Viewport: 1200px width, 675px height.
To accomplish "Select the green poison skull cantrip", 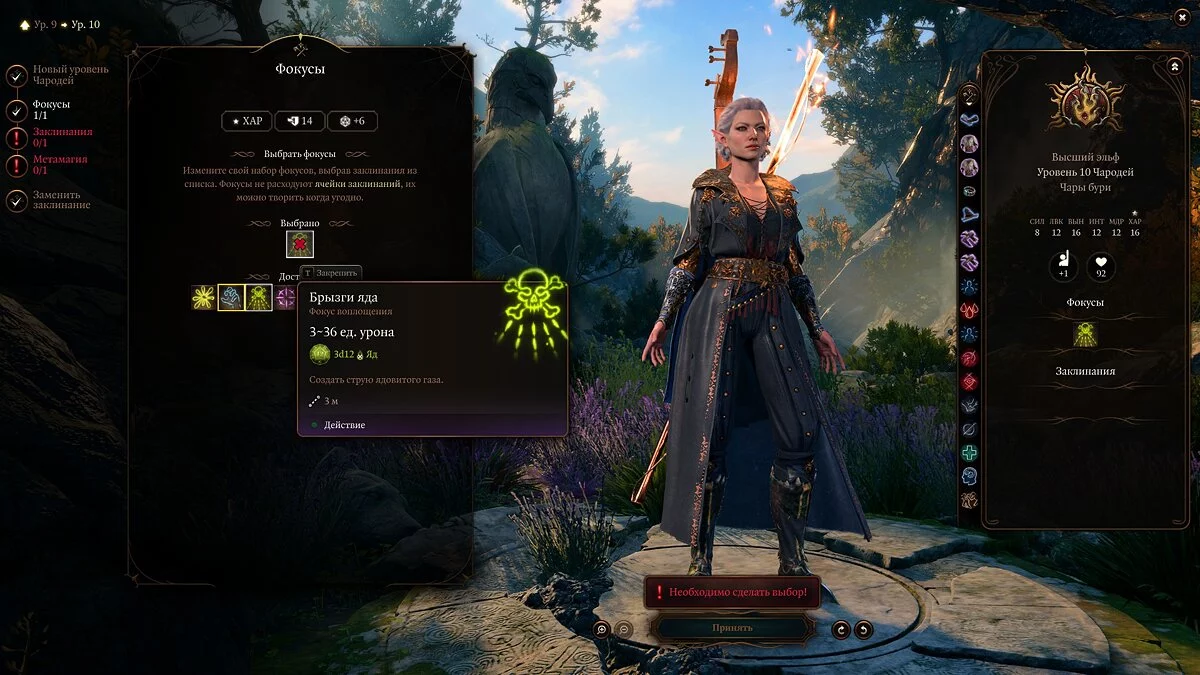I will pos(259,298).
